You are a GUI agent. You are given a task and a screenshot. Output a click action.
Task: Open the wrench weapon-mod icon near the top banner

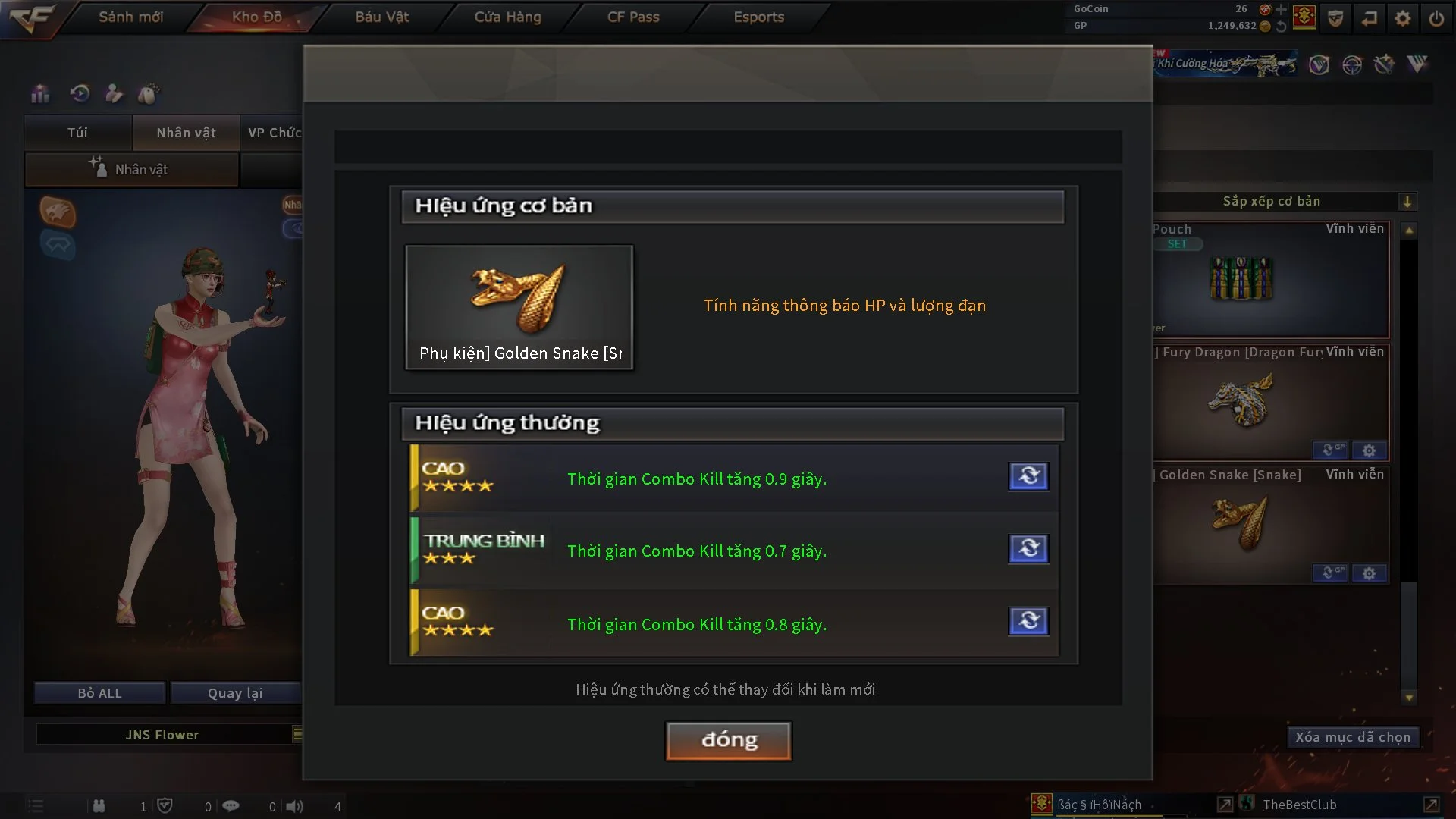pyautogui.click(x=1385, y=65)
